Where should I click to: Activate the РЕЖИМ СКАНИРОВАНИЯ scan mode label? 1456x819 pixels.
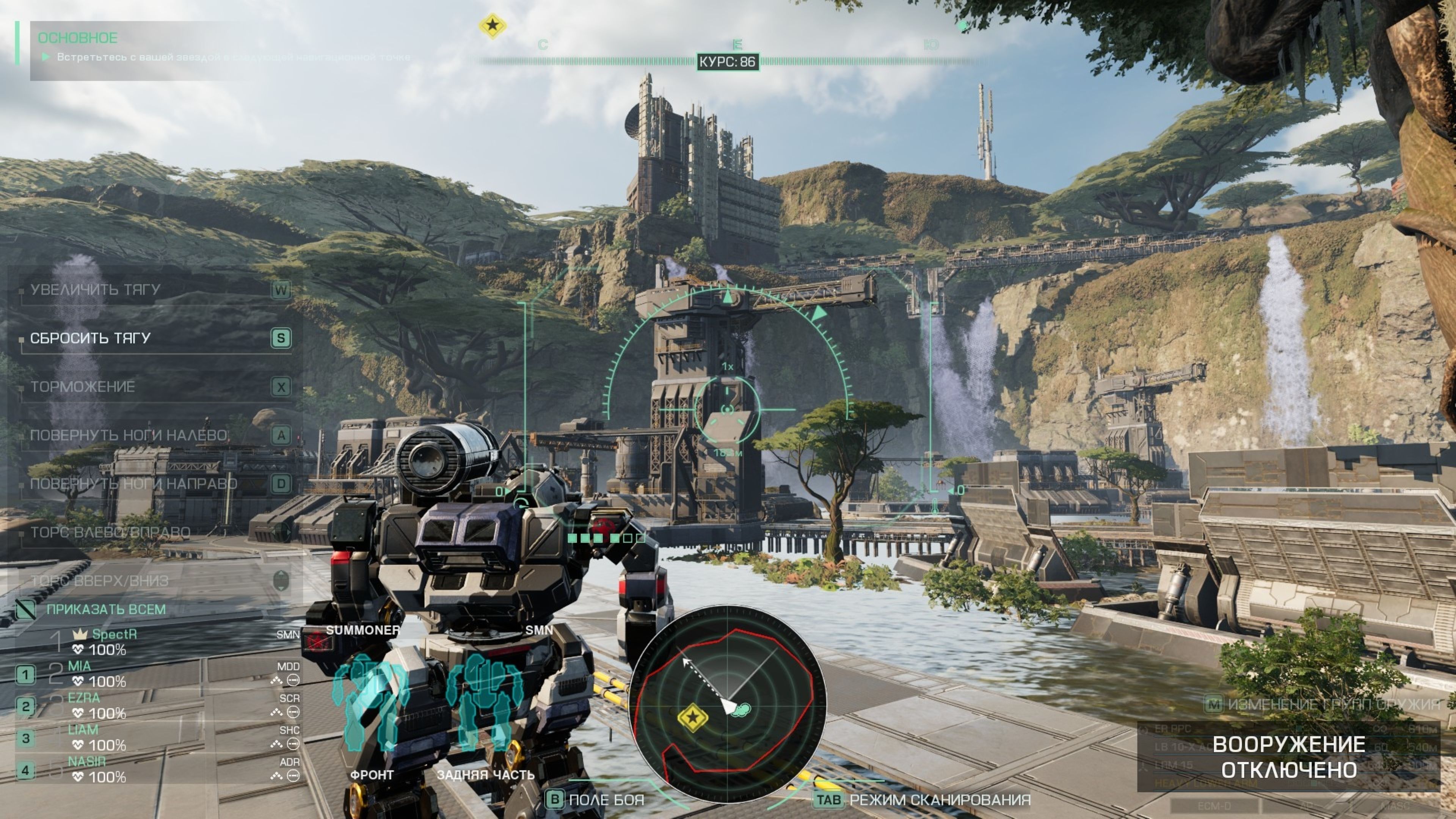click(940, 800)
